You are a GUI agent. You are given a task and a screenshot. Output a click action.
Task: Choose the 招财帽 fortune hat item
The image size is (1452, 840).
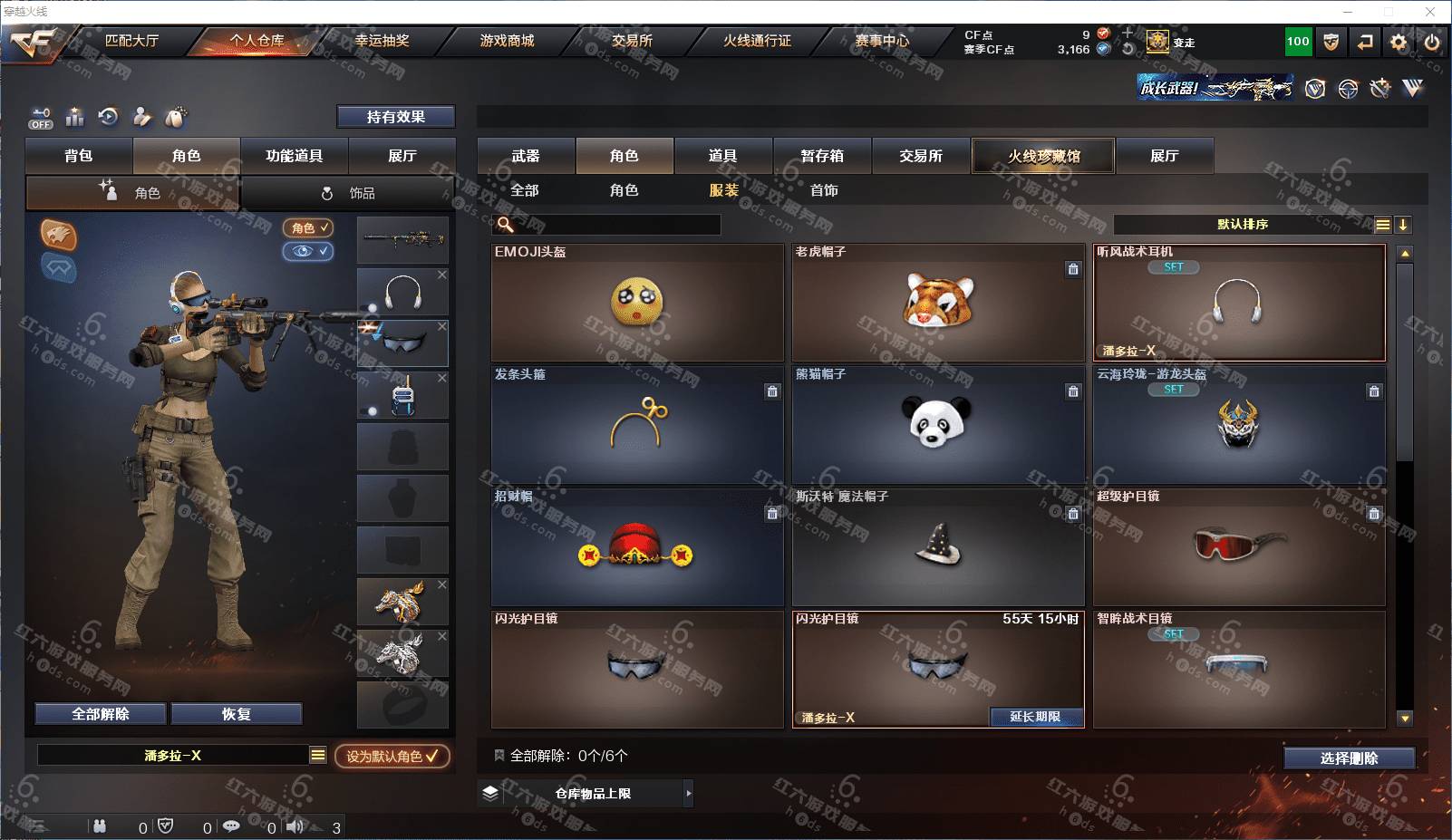636,546
